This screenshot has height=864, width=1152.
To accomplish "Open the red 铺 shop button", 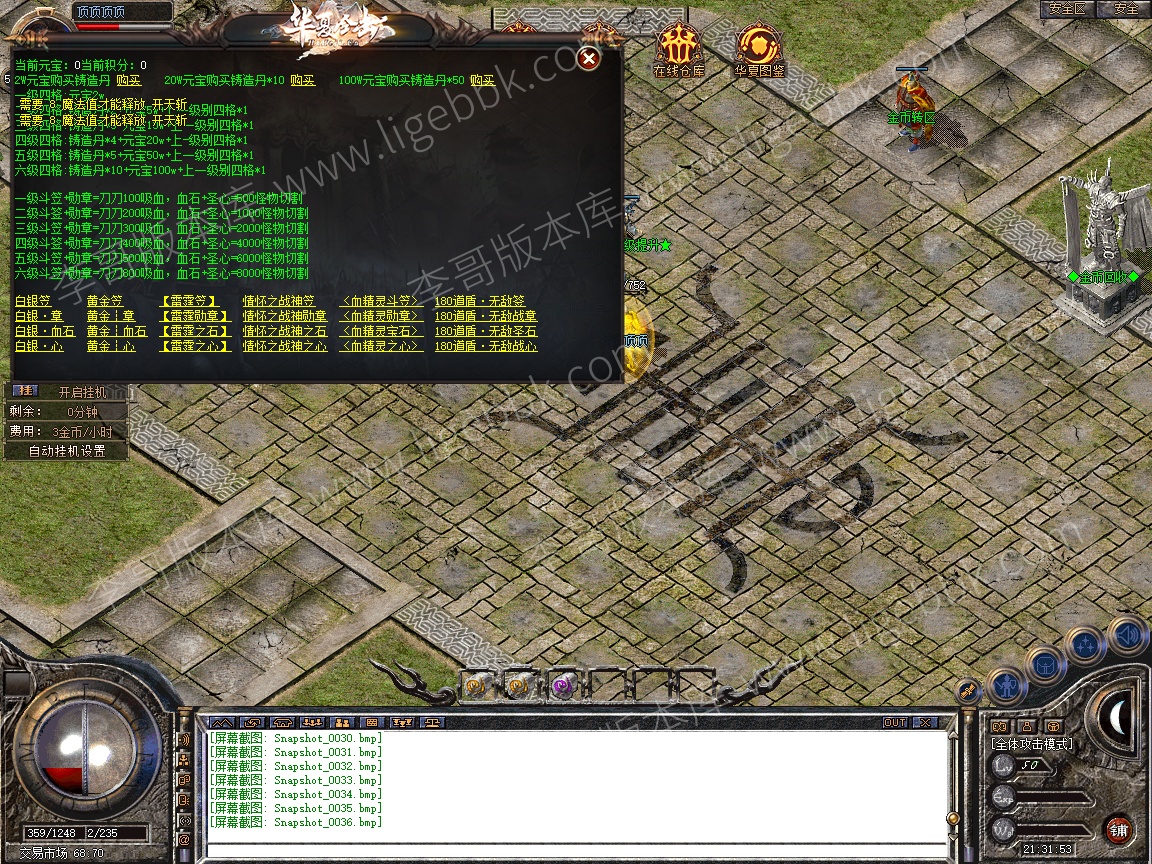I will 1118,829.
